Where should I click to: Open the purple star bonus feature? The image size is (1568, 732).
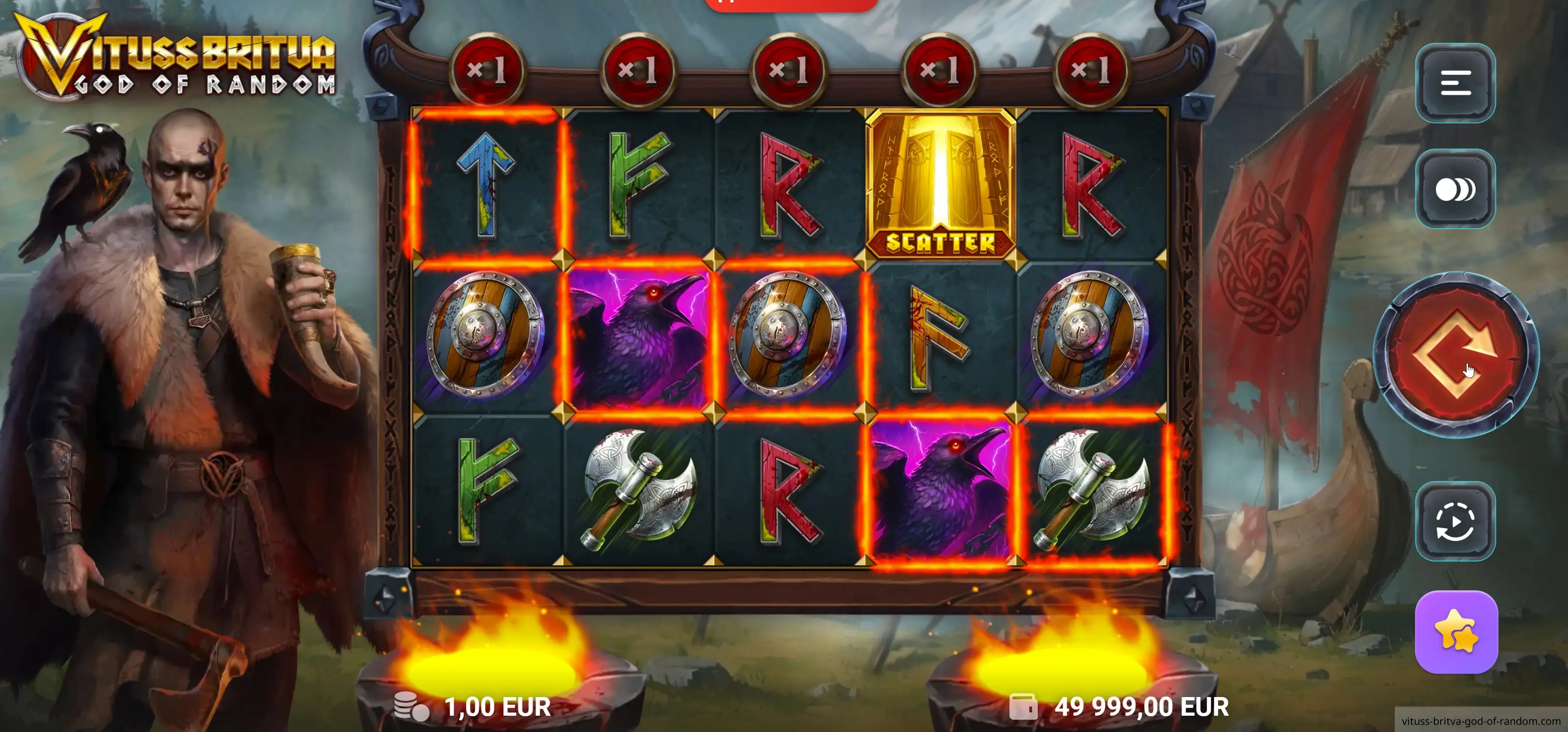pyautogui.click(x=1456, y=632)
